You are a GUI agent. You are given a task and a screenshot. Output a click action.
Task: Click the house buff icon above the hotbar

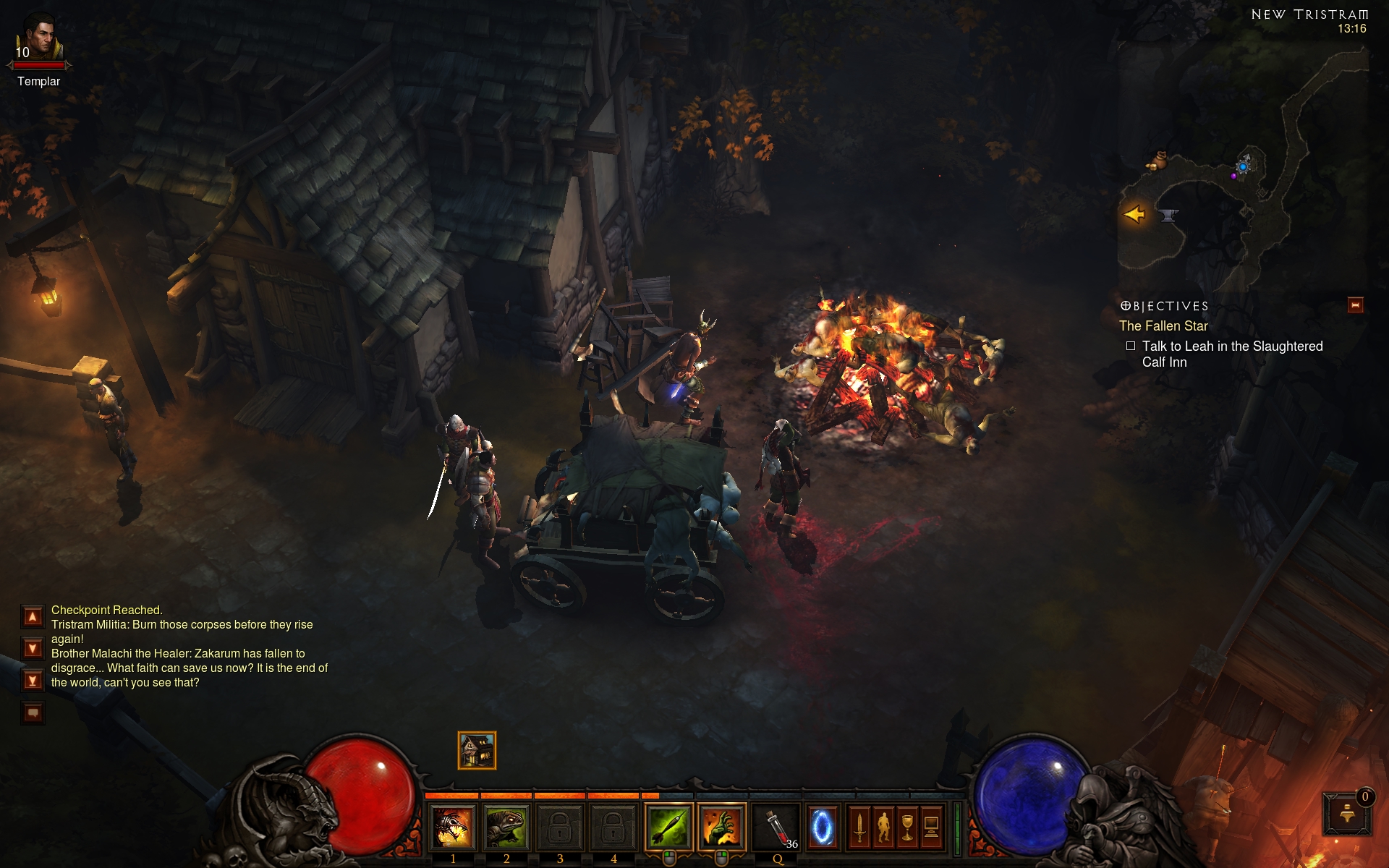[477, 750]
